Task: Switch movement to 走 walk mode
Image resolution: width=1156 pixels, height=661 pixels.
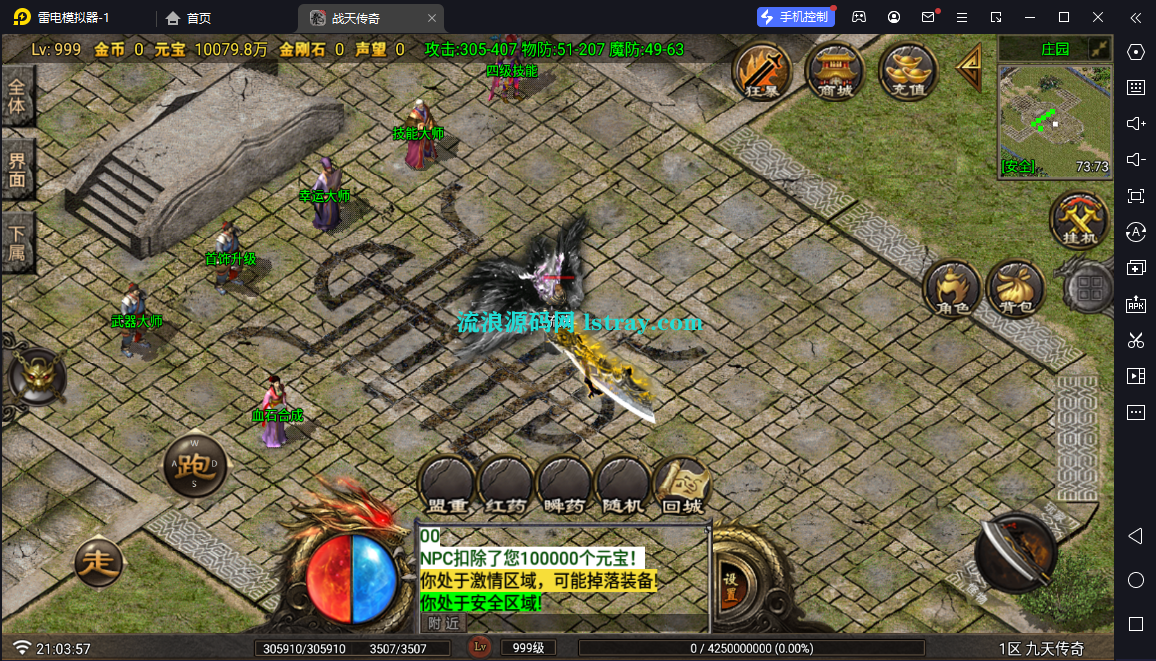Action: point(100,563)
